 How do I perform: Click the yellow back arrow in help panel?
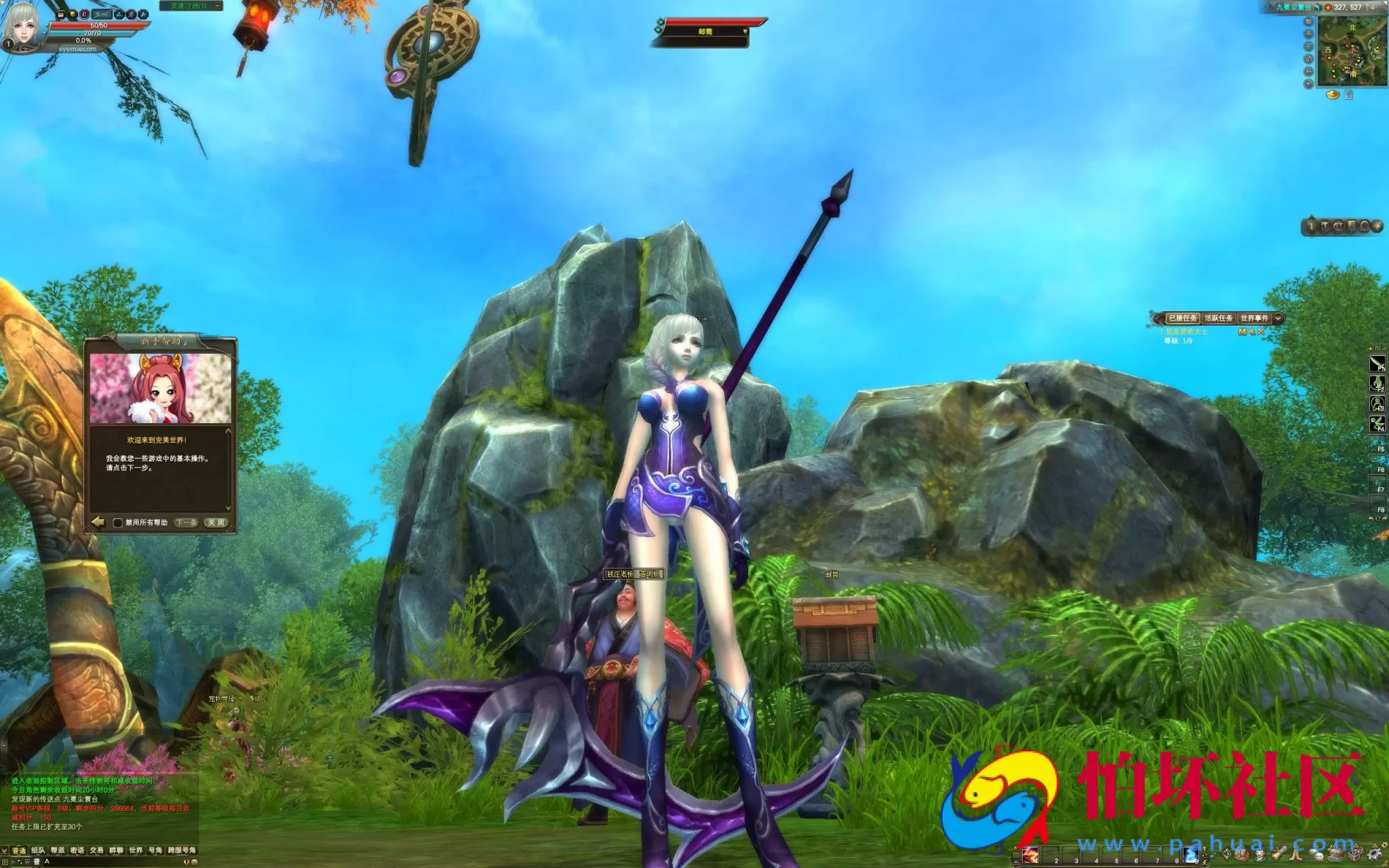tap(98, 522)
